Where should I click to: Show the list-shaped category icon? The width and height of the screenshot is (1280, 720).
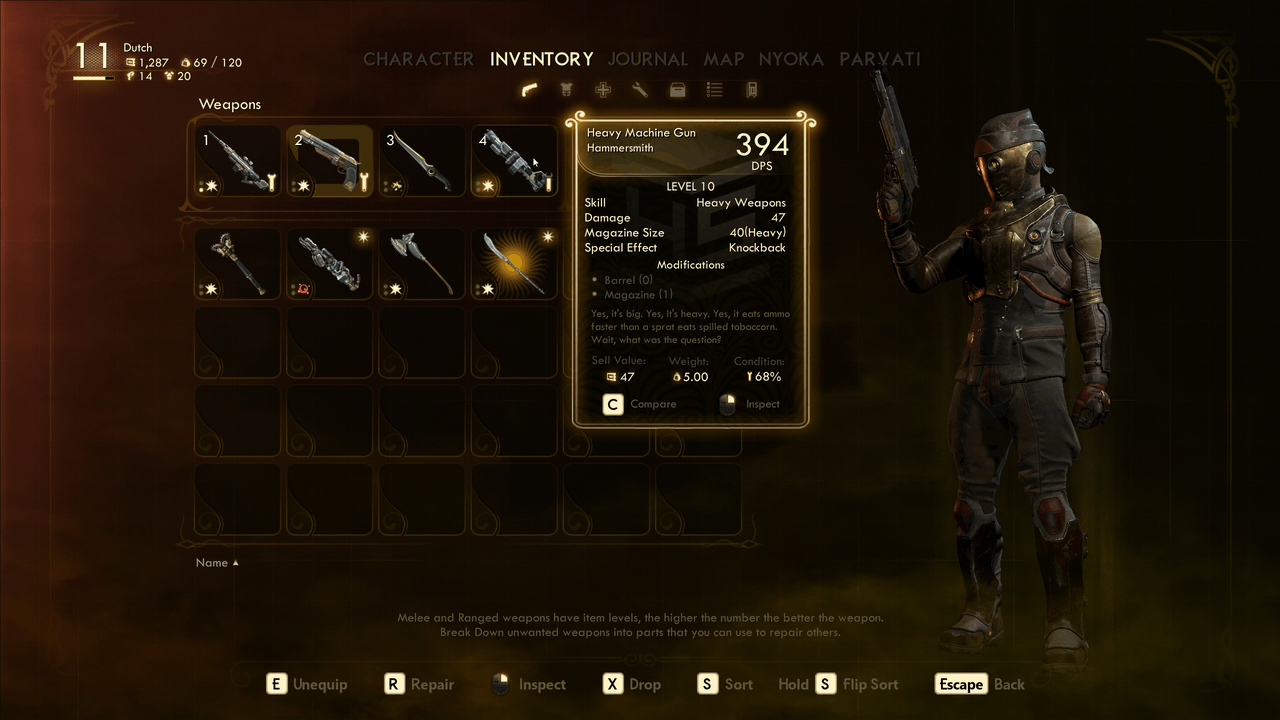point(714,90)
